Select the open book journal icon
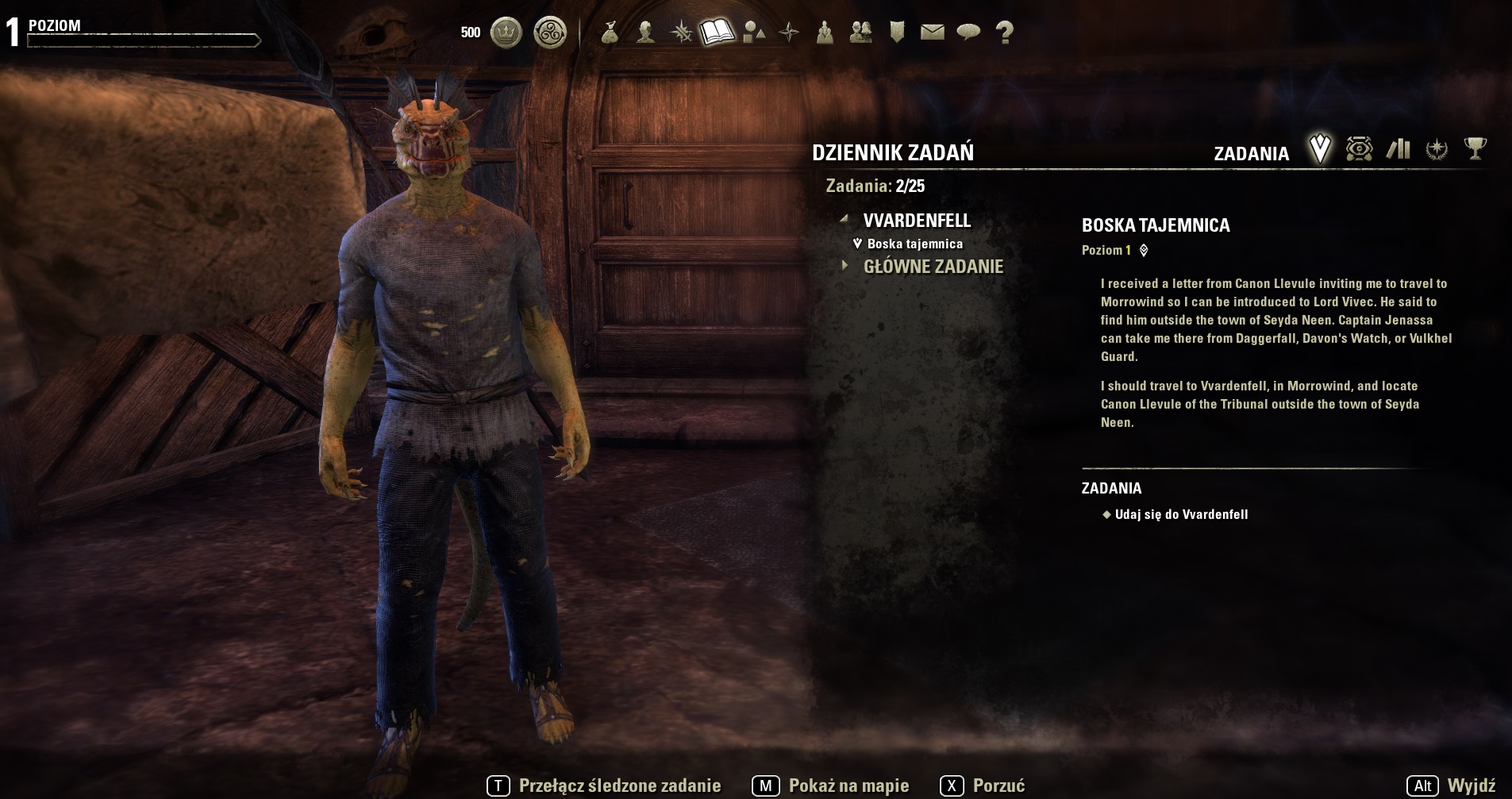Viewport: 1512px width, 799px height. 717,33
